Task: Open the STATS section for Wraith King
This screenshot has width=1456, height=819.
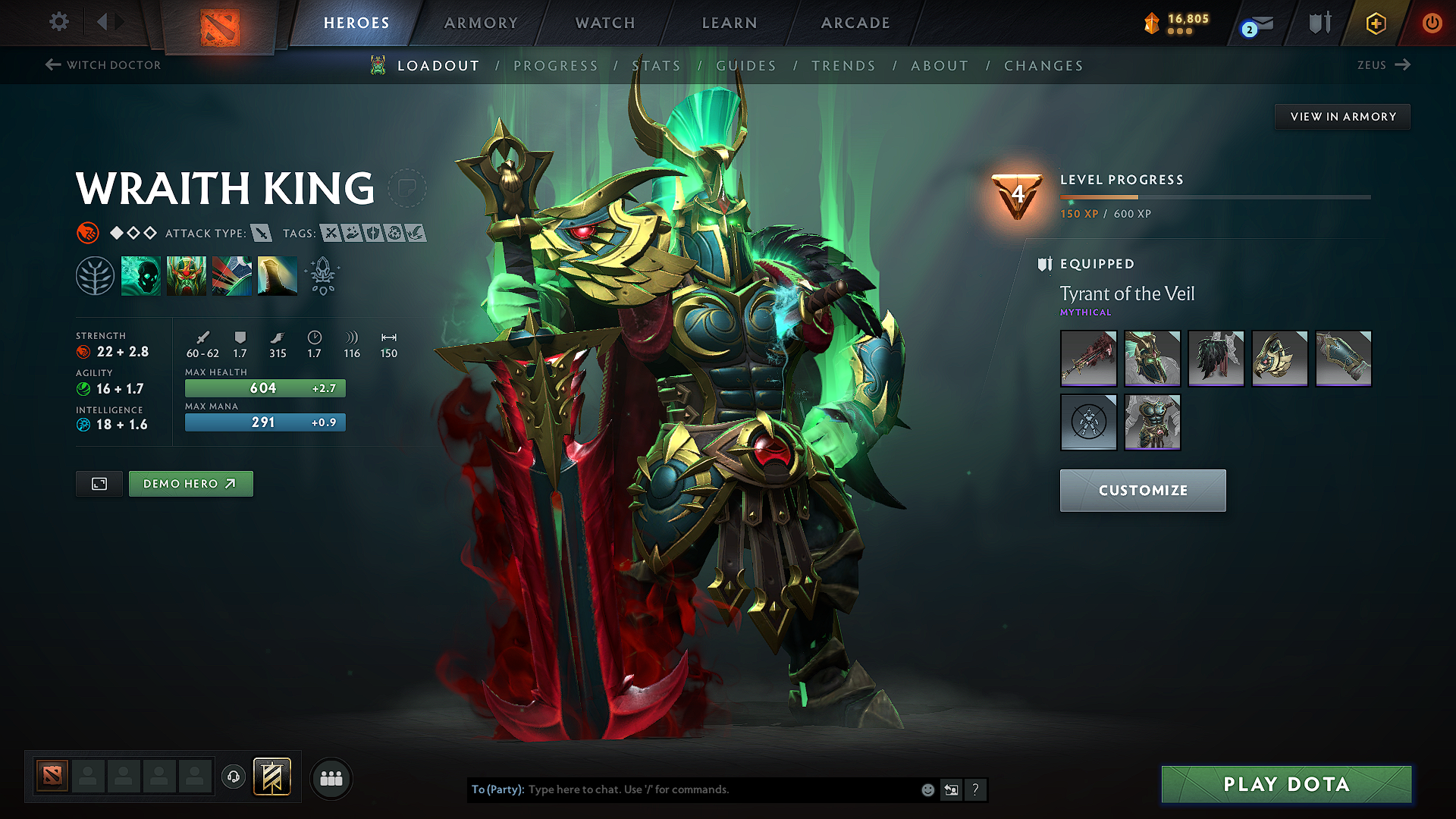Action: [657, 65]
